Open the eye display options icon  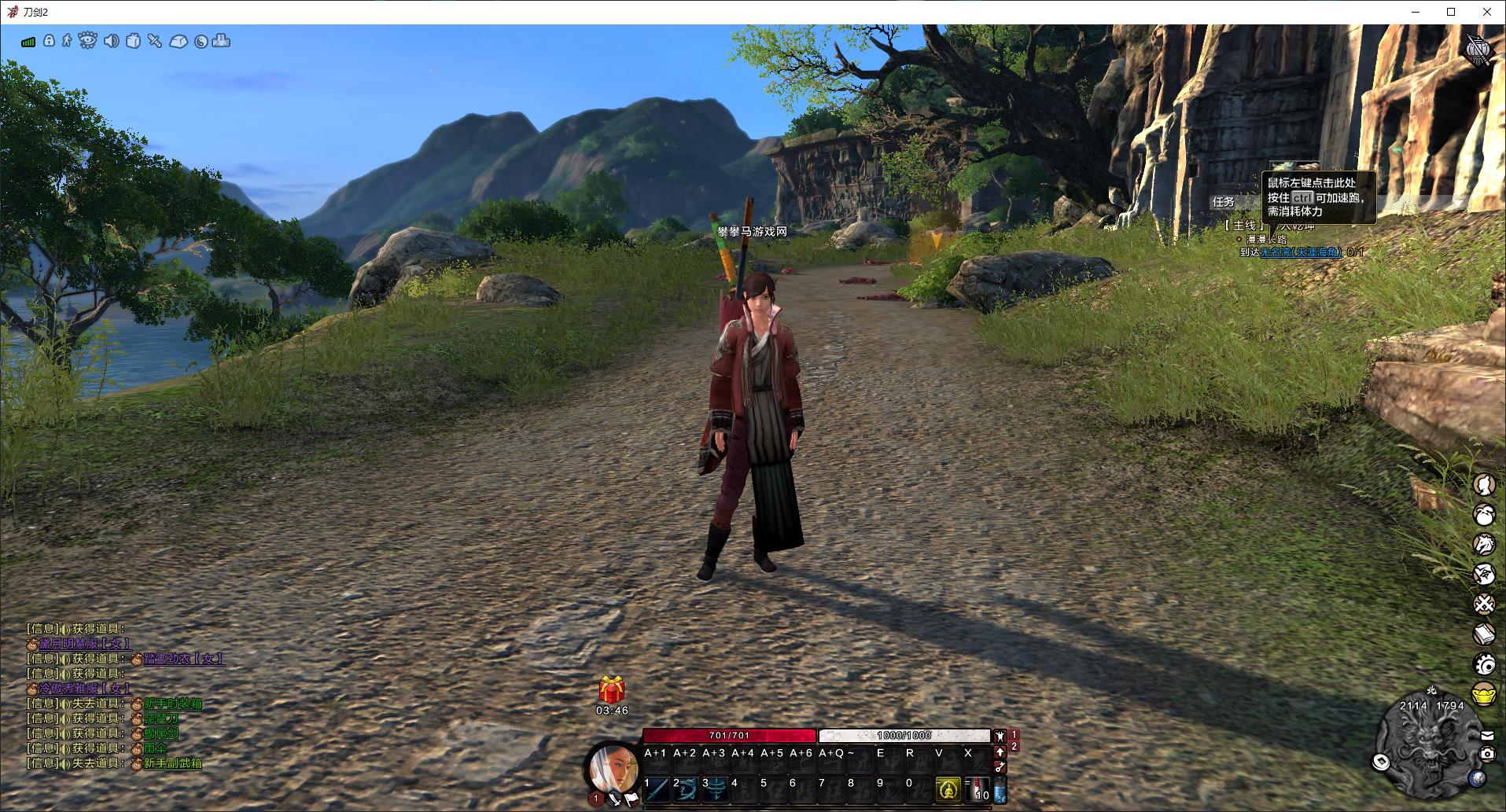(87, 40)
